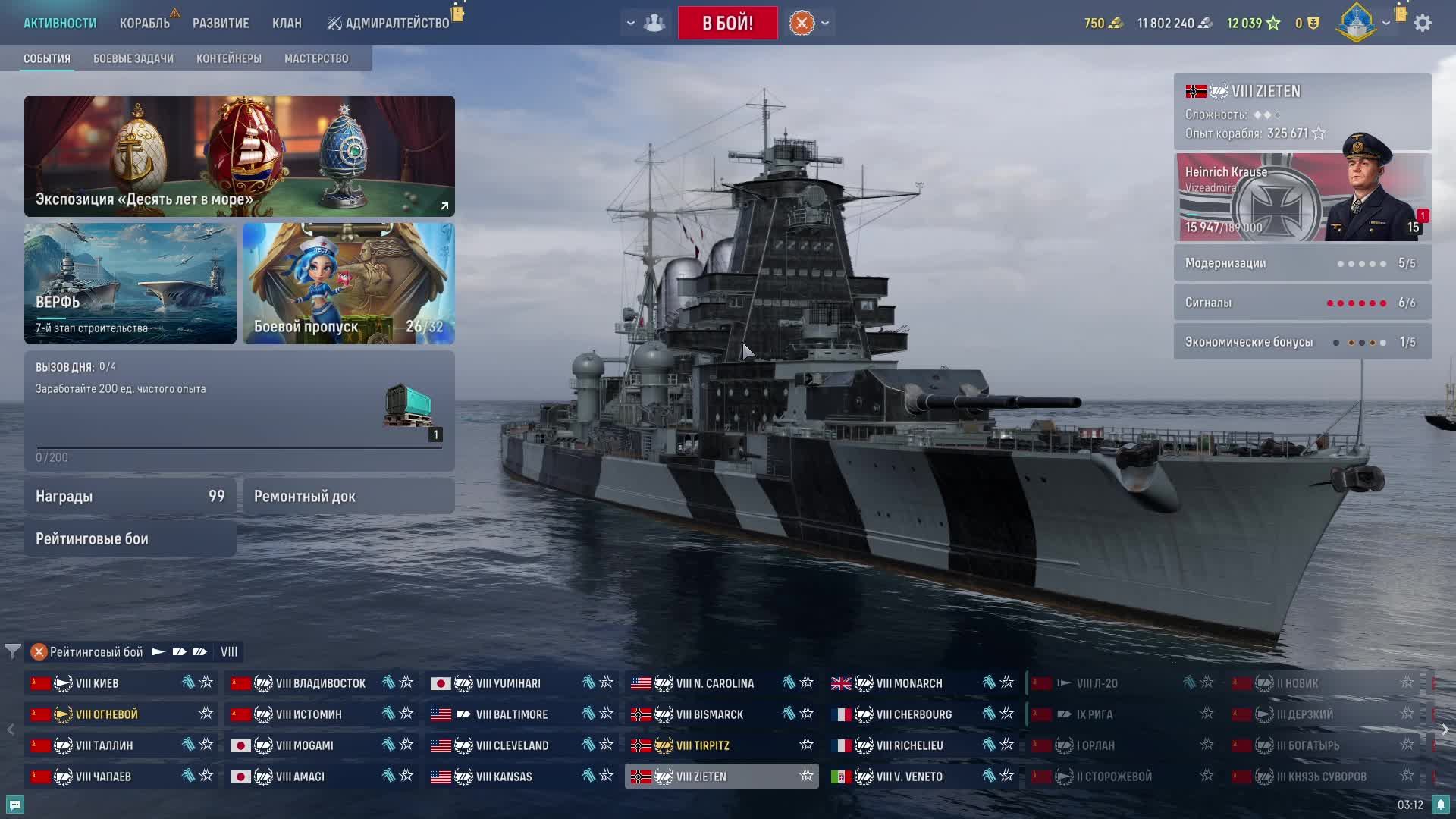Switch to the Боевые задачи tab
The image size is (1456, 819).
coord(133,58)
